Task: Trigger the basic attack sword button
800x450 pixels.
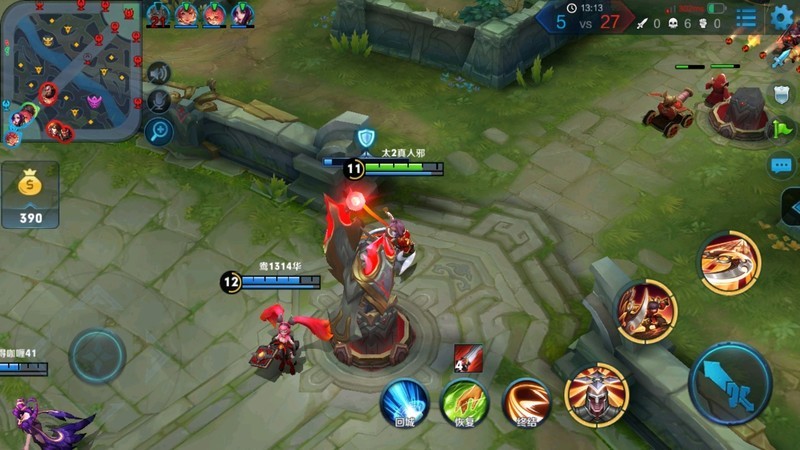Action: point(730,383)
